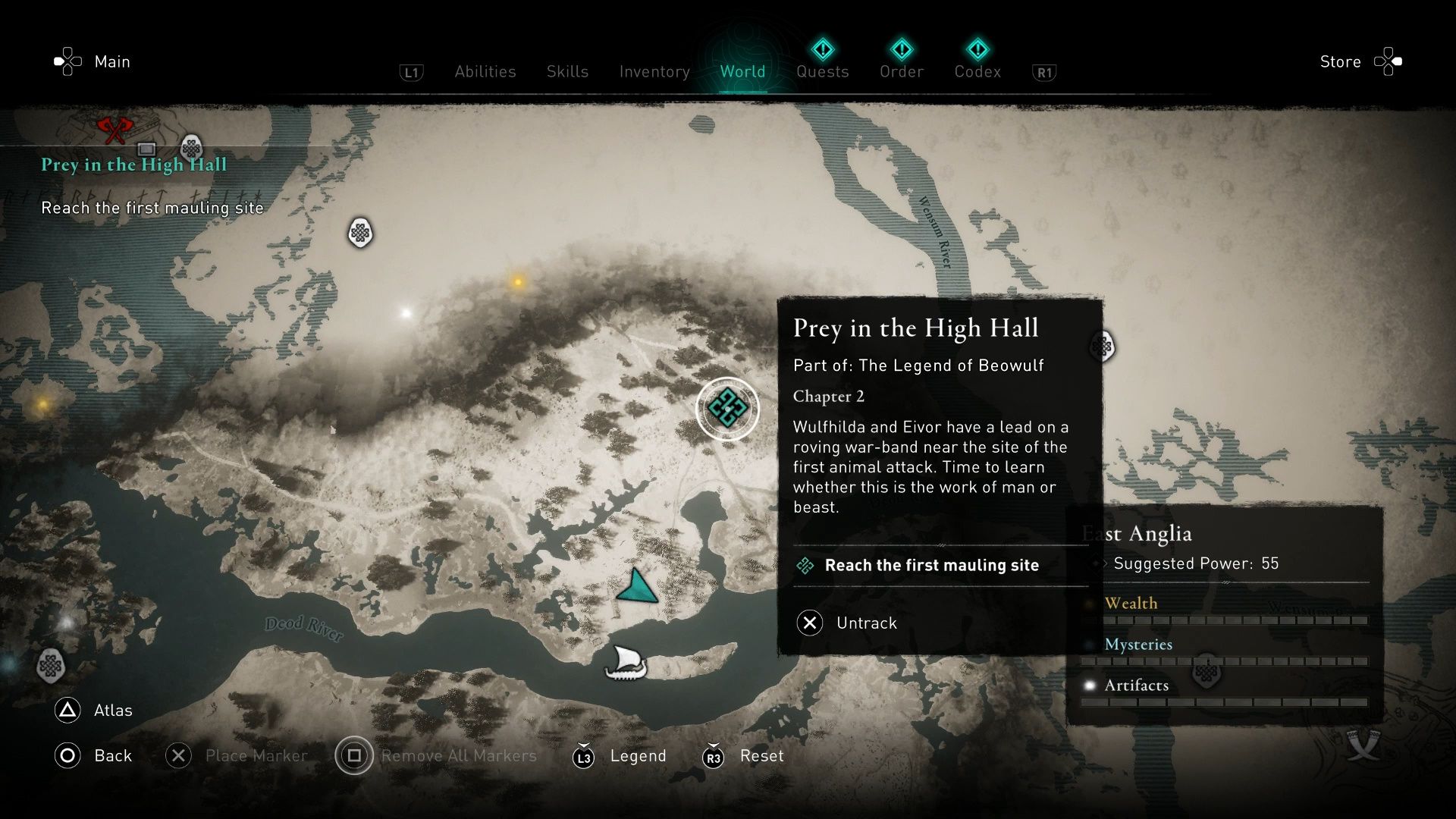The height and width of the screenshot is (819, 1456).
Task: Select the golden wealth dot on the map
Action: pos(518,282)
